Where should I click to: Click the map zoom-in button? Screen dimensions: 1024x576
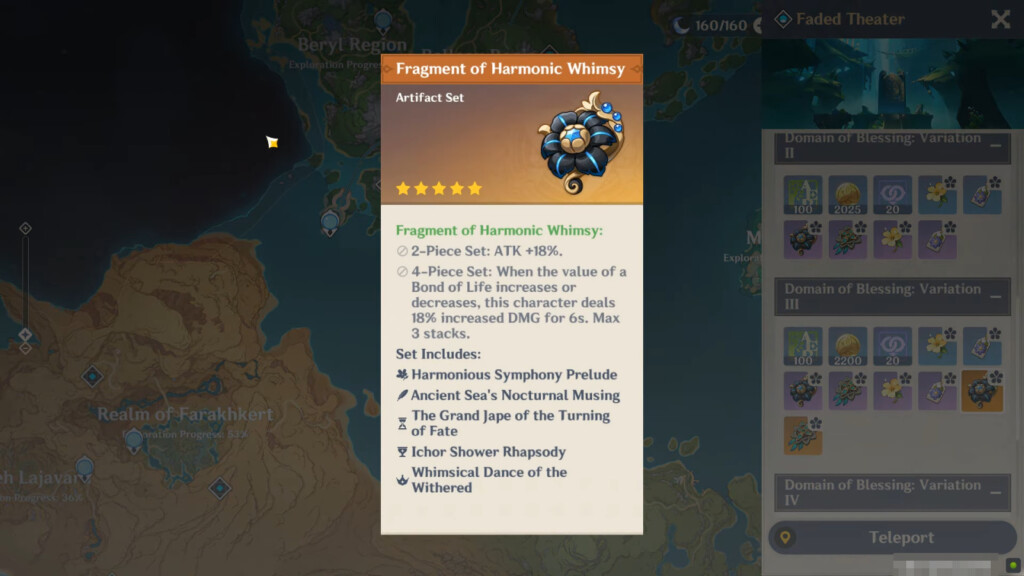tap(25, 228)
